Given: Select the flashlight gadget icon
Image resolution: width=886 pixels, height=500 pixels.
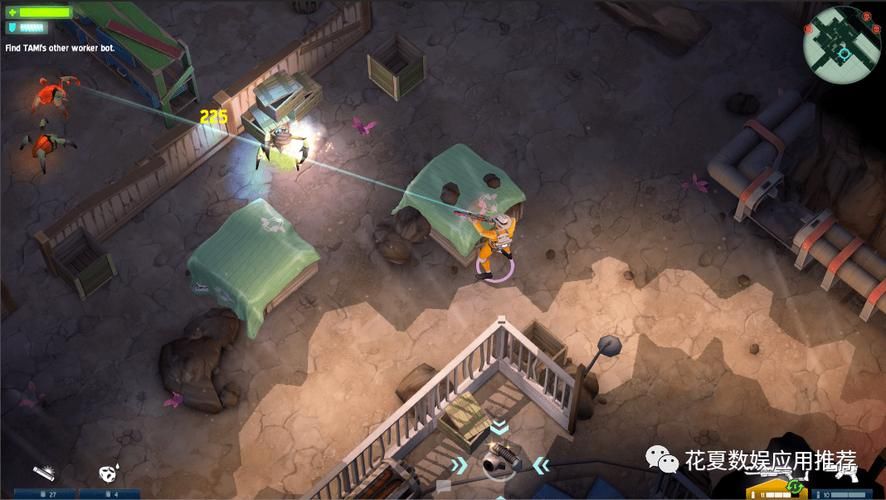Looking at the screenshot, I should (x=42, y=472).
